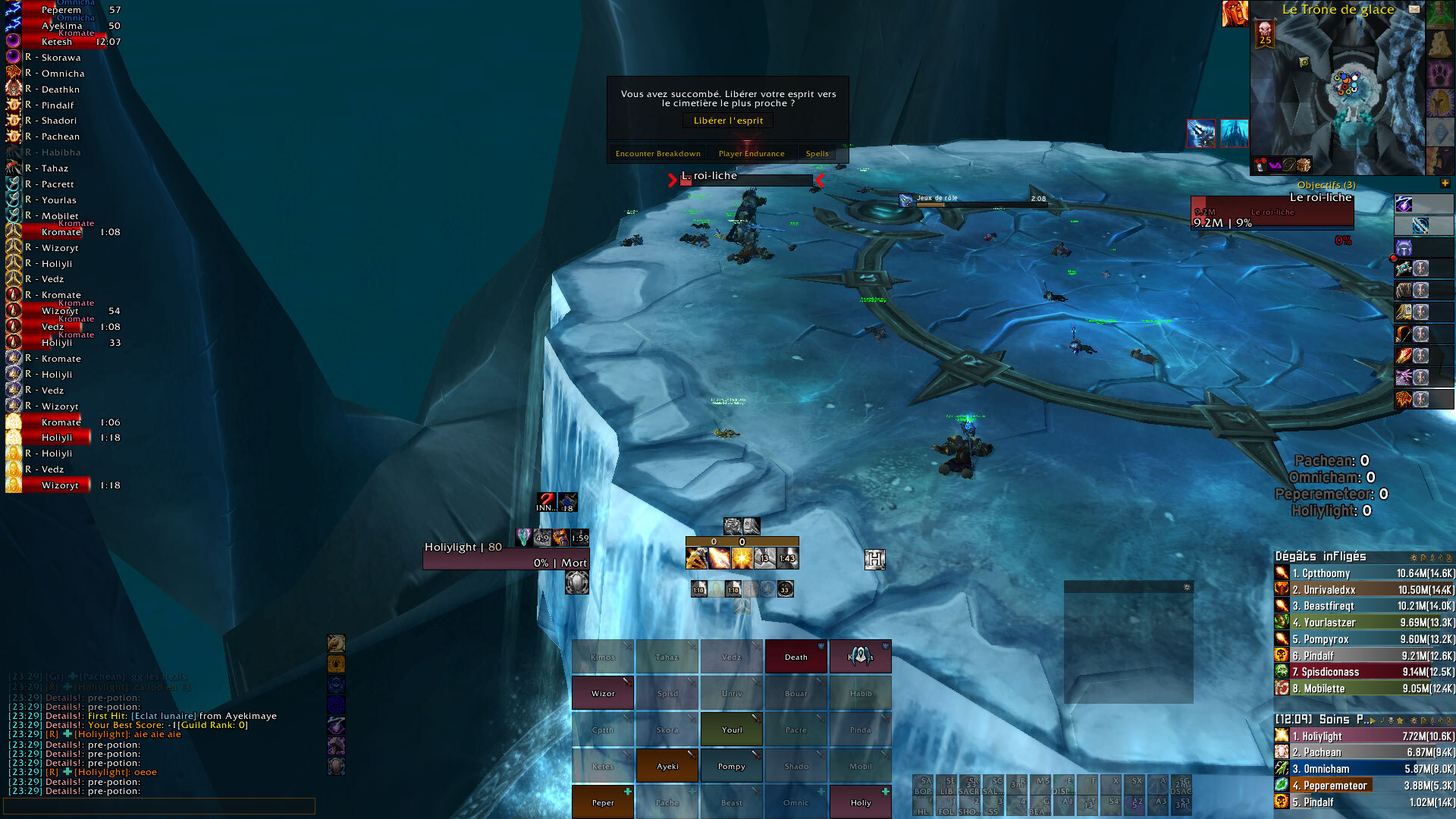
Task: Select the Holiy raid frame
Action: click(x=861, y=802)
